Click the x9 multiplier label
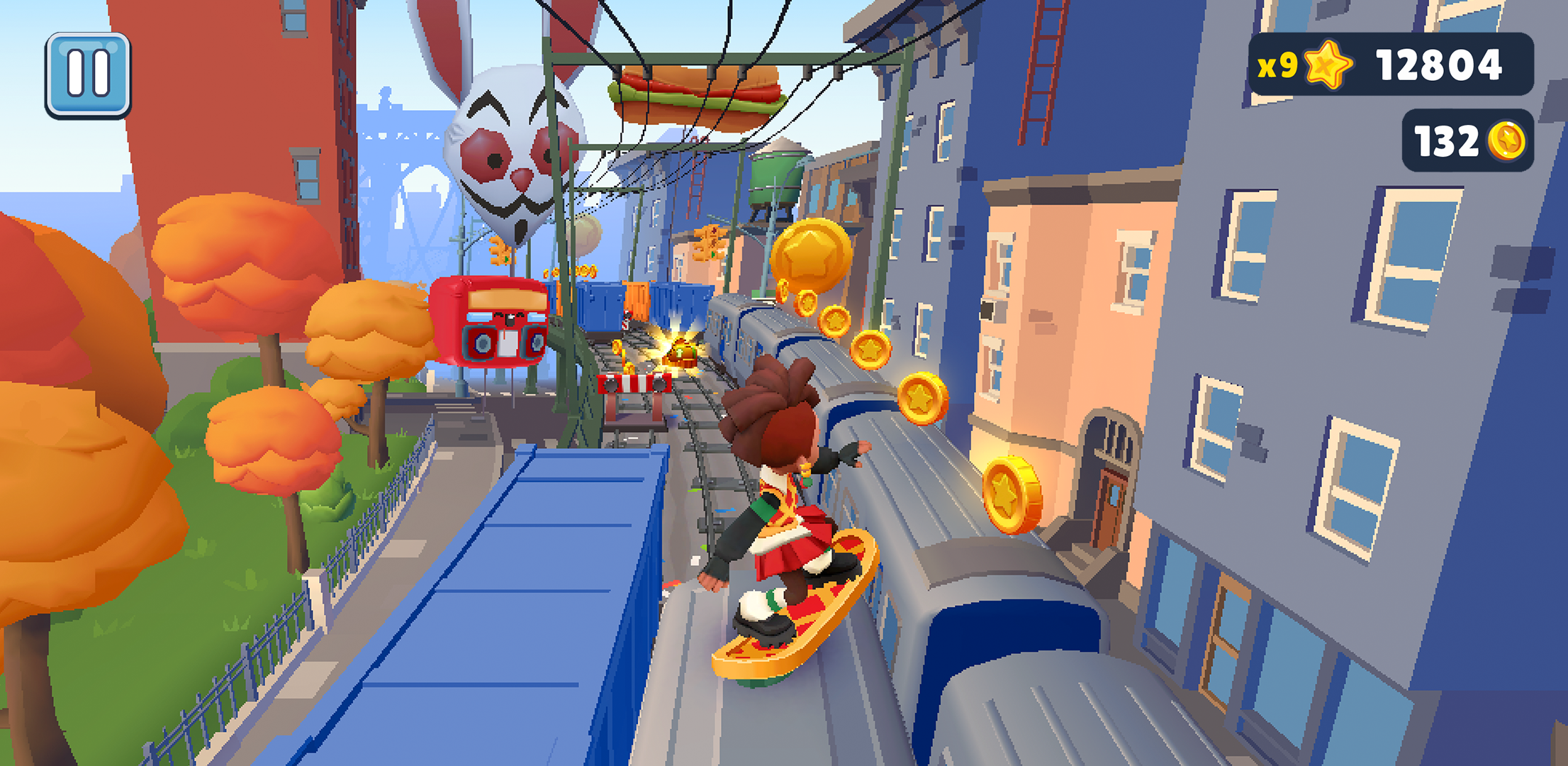The image size is (1568, 766). pyautogui.click(x=1277, y=66)
